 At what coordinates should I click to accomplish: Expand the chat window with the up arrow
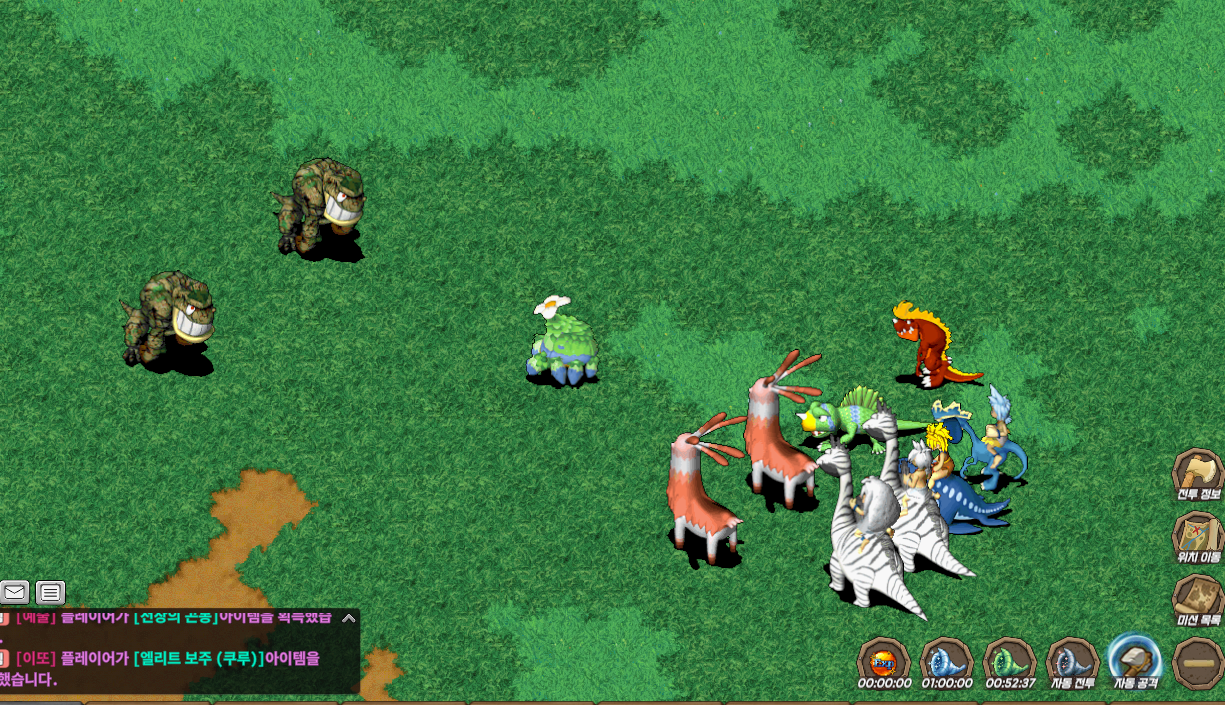click(x=348, y=618)
